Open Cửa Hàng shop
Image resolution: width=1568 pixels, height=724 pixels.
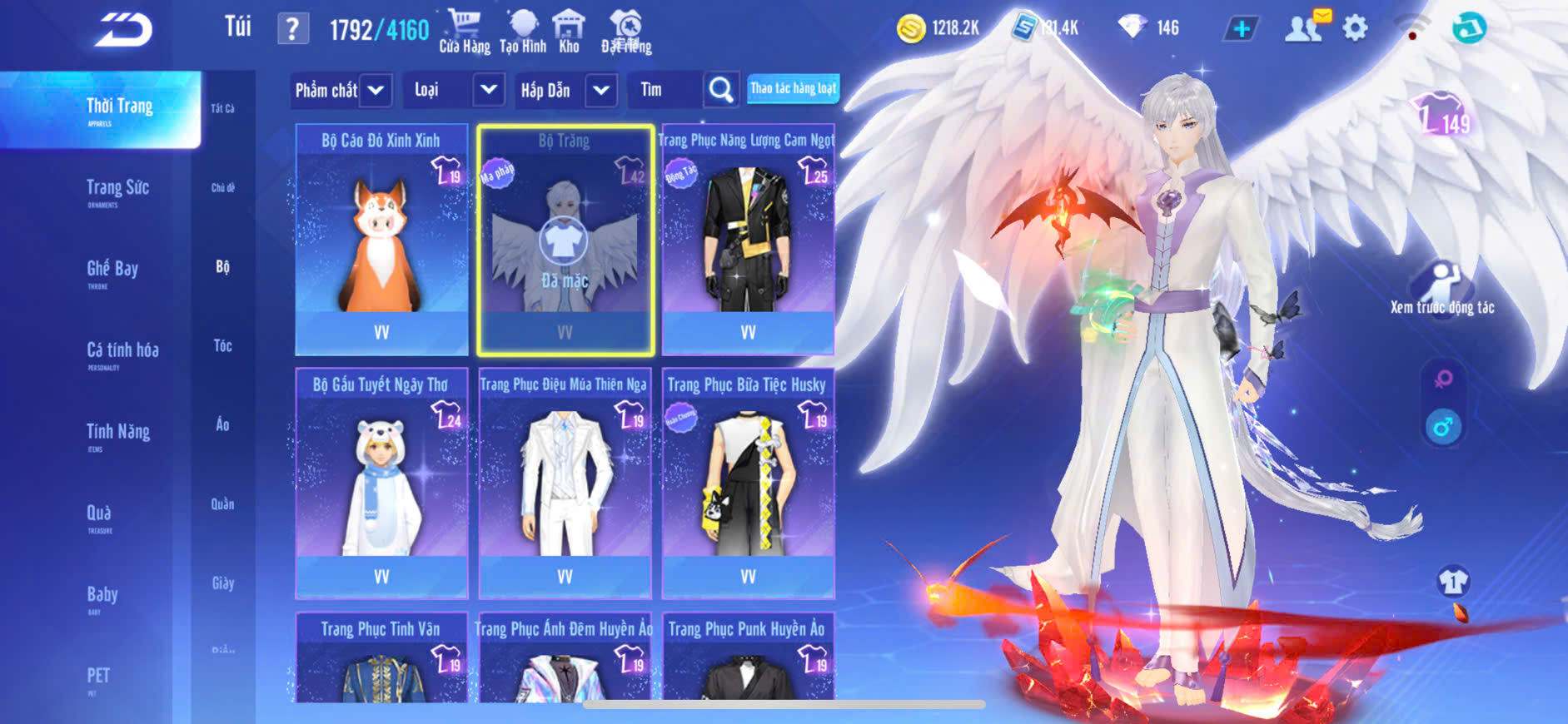click(x=465, y=32)
